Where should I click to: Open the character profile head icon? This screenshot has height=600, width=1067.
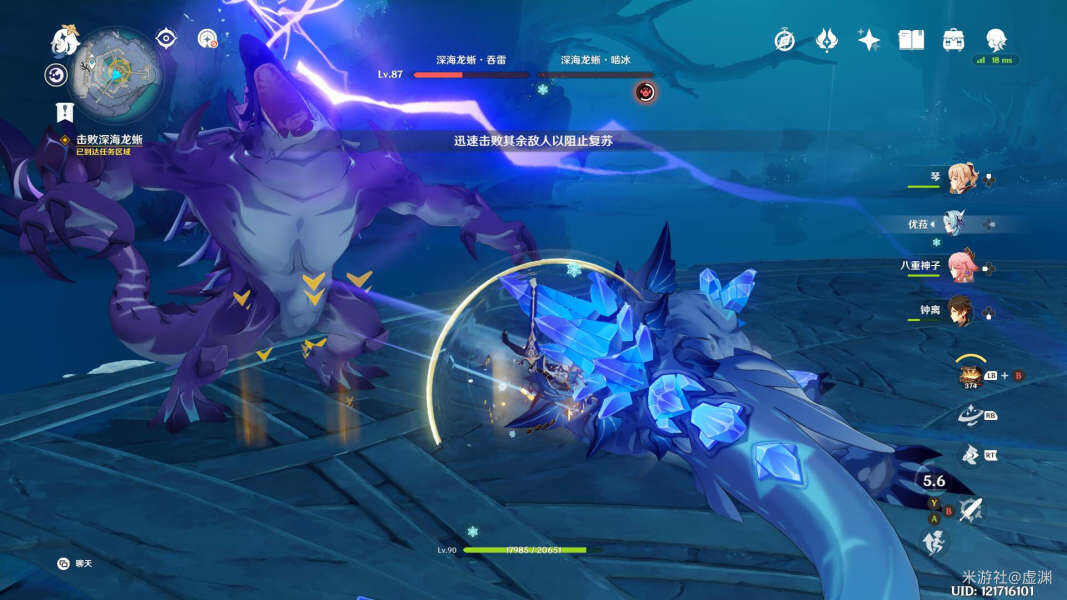click(x=996, y=40)
